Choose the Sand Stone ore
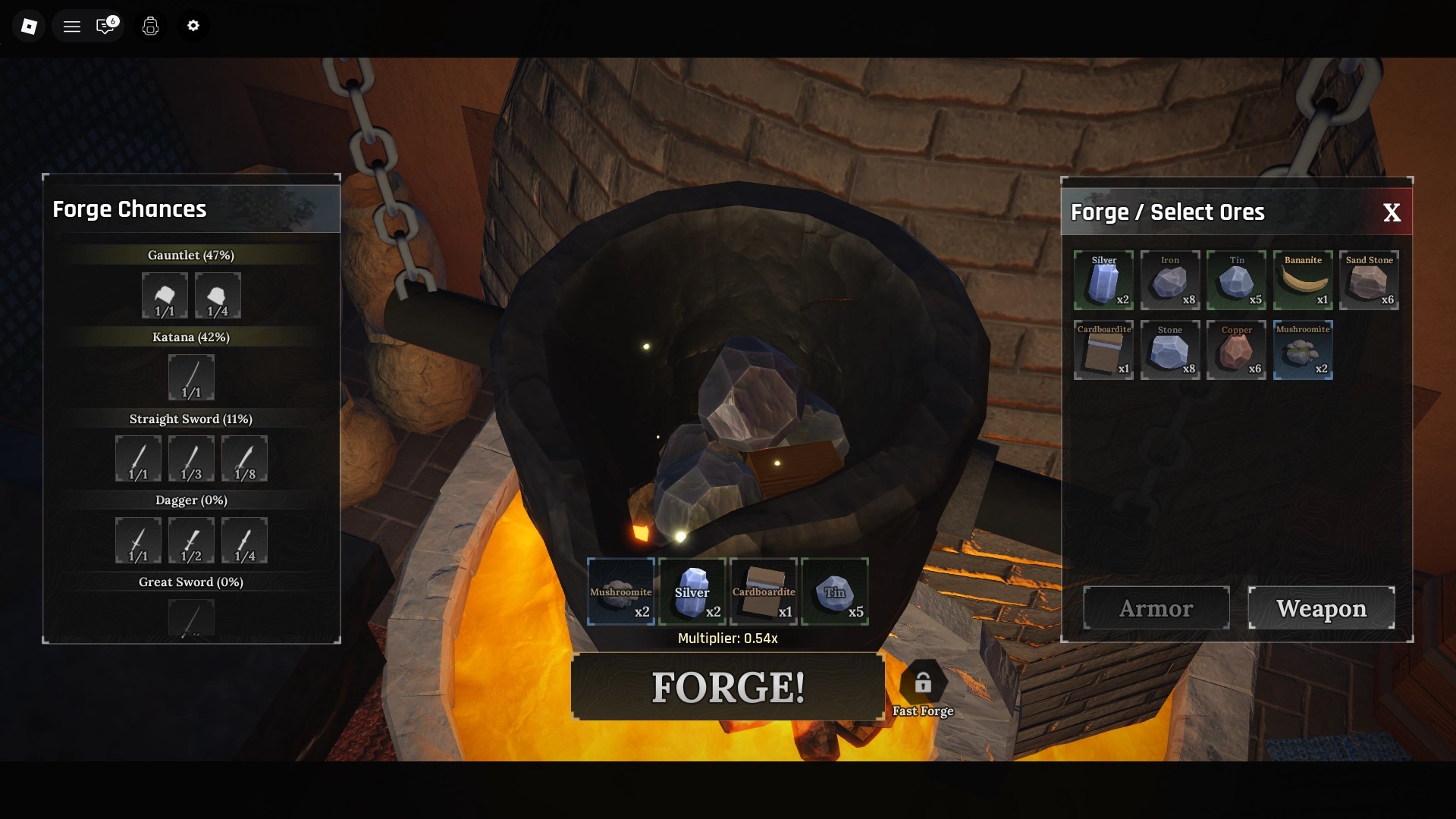Viewport: 1456px width, 819px height. (1370, 280)
